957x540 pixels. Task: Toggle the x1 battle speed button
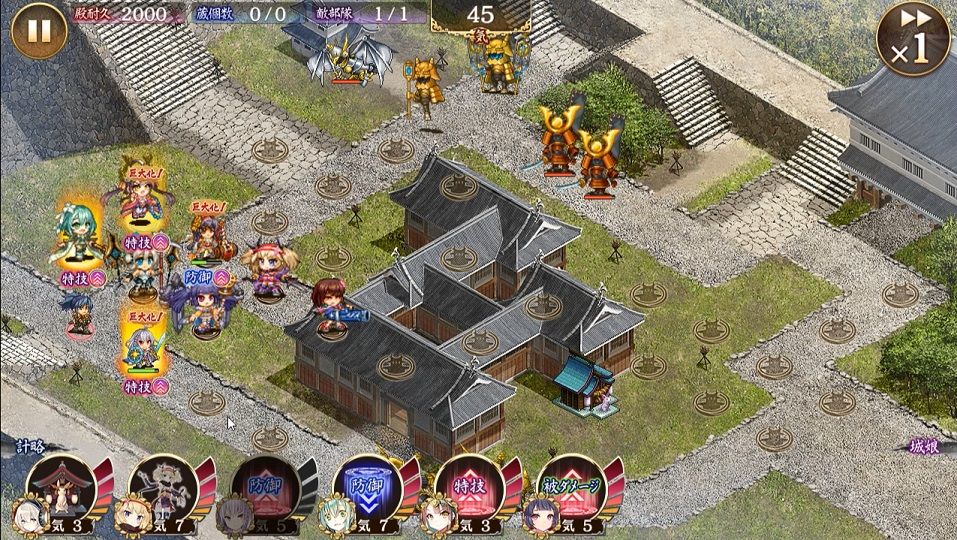coord(912,38)
